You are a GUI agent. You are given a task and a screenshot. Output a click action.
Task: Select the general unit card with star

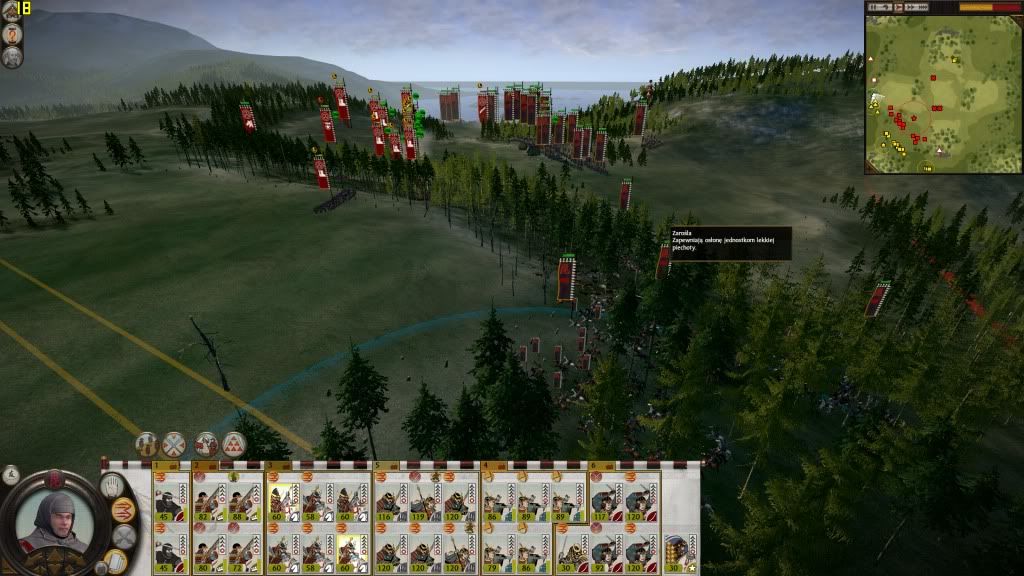click(679, 549)
